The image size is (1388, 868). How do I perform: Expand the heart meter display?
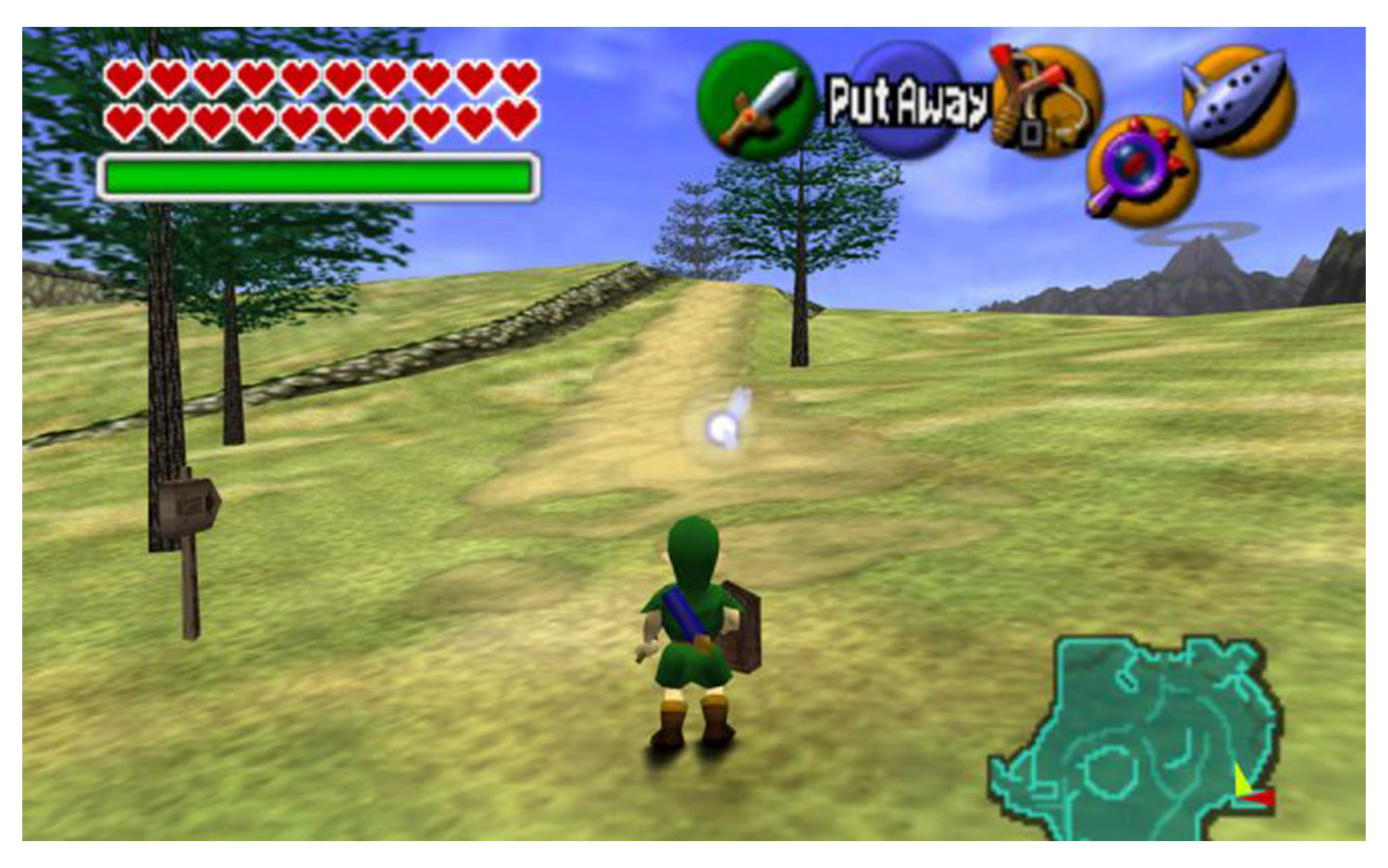[319, 99]
